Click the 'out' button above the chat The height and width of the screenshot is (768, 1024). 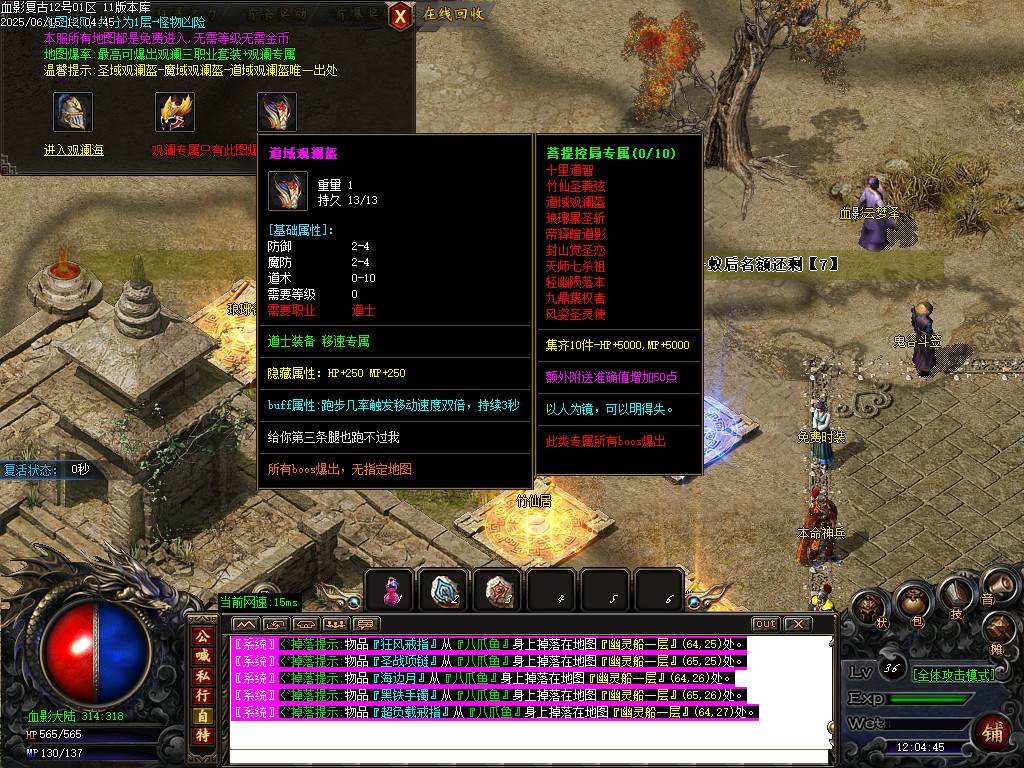pos(765,624)
